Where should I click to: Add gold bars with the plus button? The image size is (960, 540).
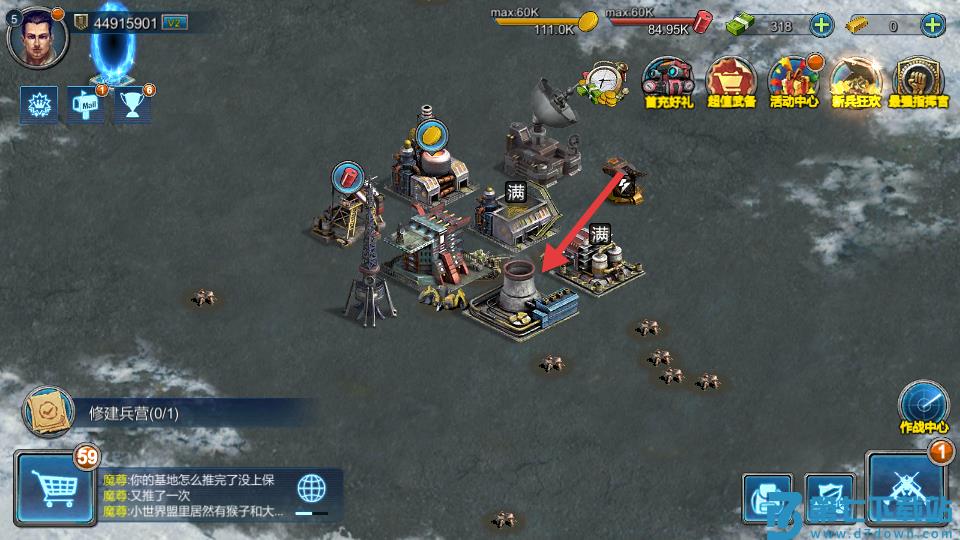pos(932,26)
